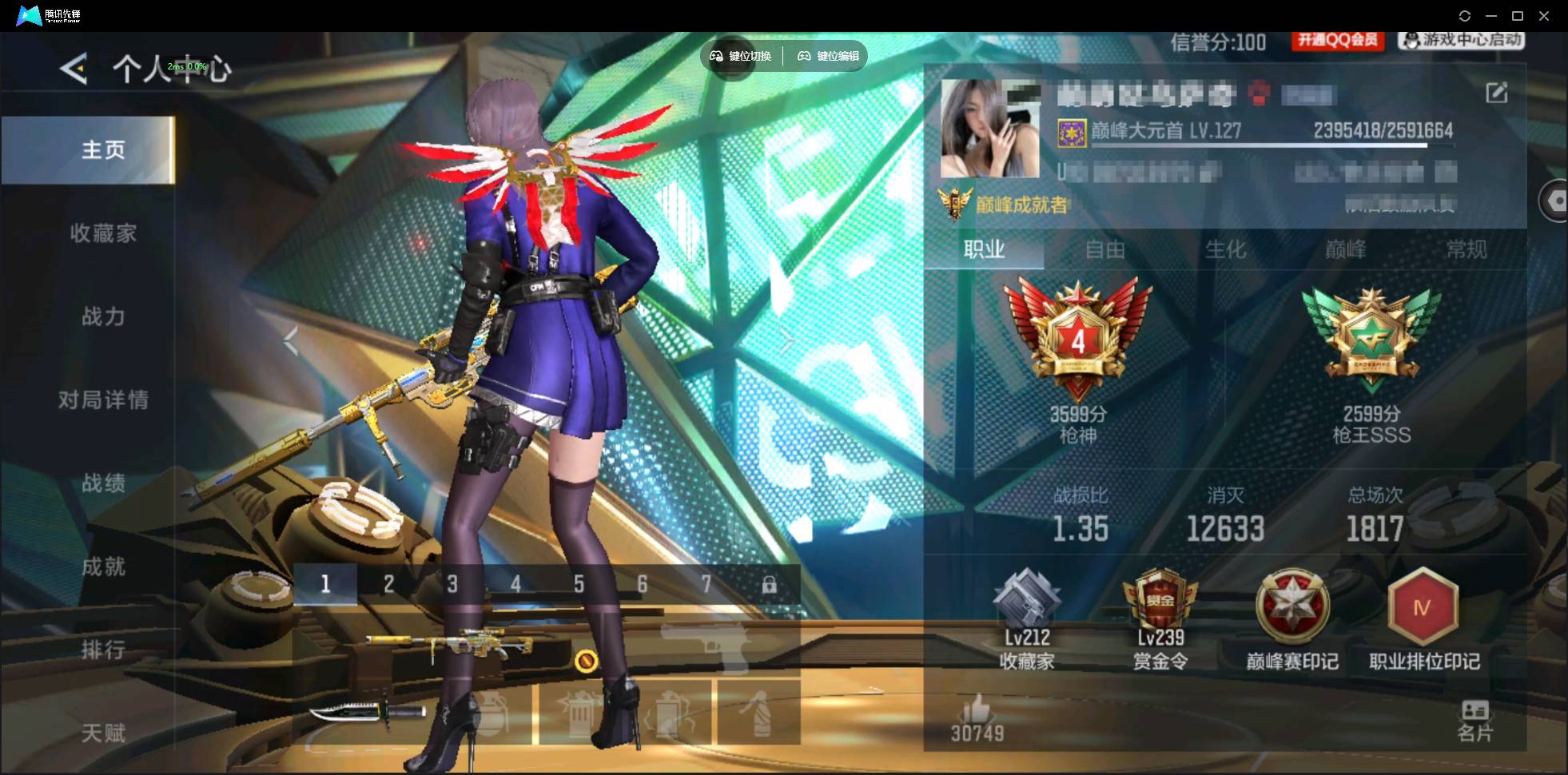Click the profile edit pencil icon
This screenshot has width=1568, height=775.
point(1498,93)
